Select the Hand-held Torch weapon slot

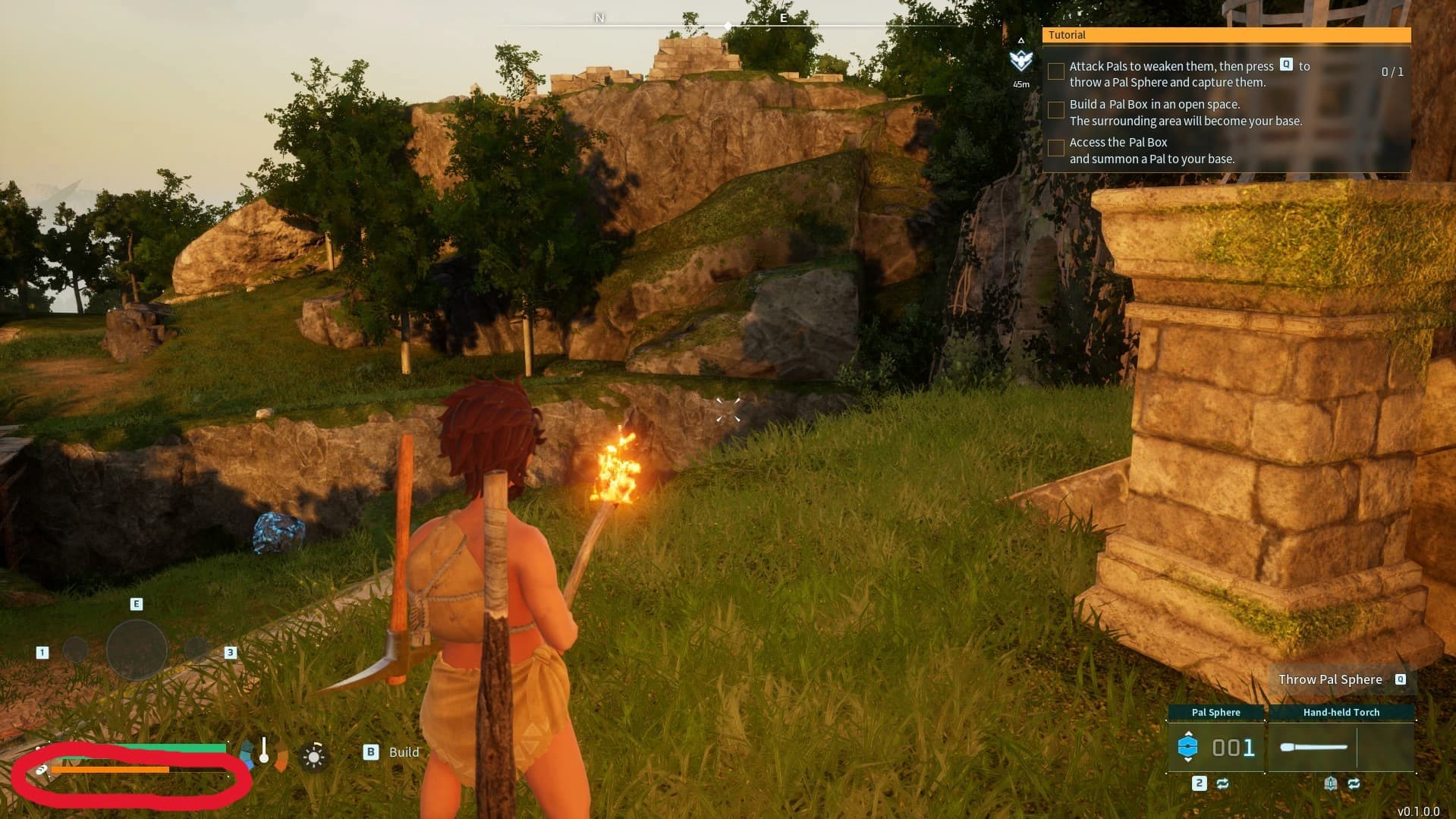pyautogui.click(x=1341, y=748)
